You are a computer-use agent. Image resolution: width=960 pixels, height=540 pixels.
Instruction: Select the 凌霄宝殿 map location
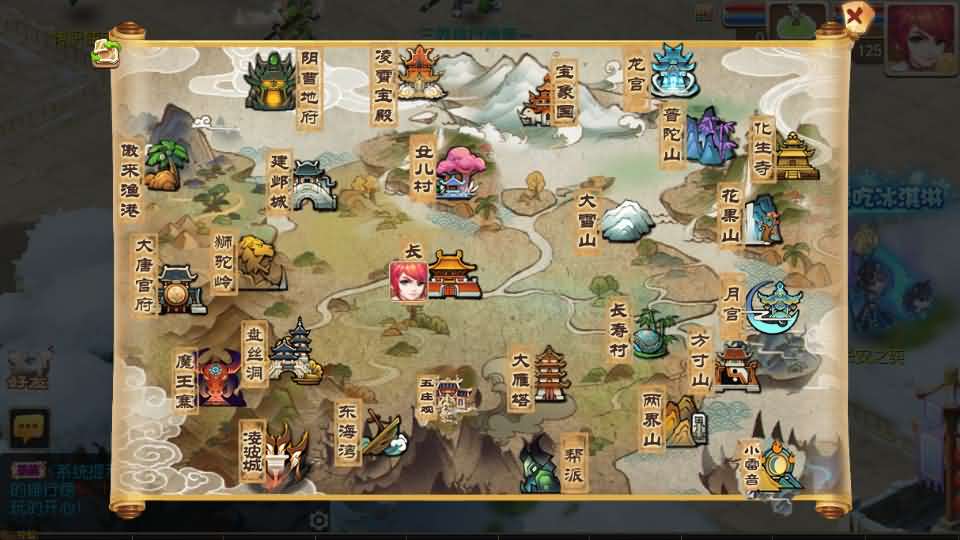point(419,70)
